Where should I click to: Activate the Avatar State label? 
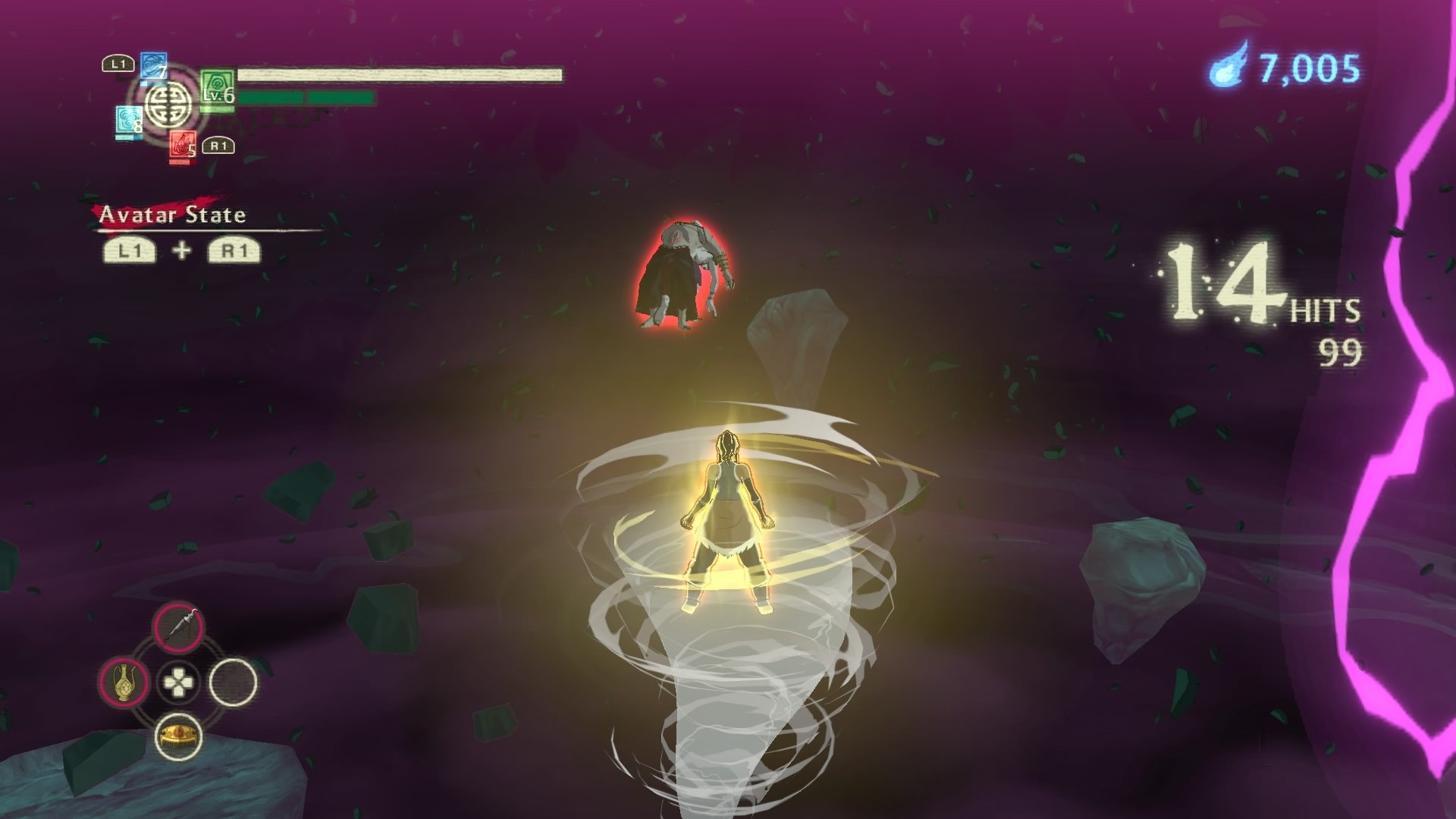coord(172,215)
